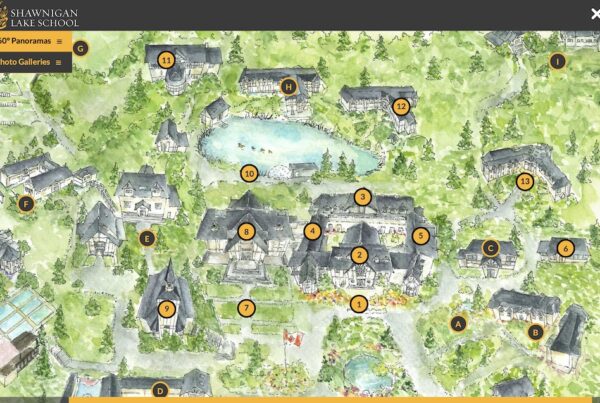Choose map marker number 12
Viewport: 600px width, 403px height.
click(401, 106)
